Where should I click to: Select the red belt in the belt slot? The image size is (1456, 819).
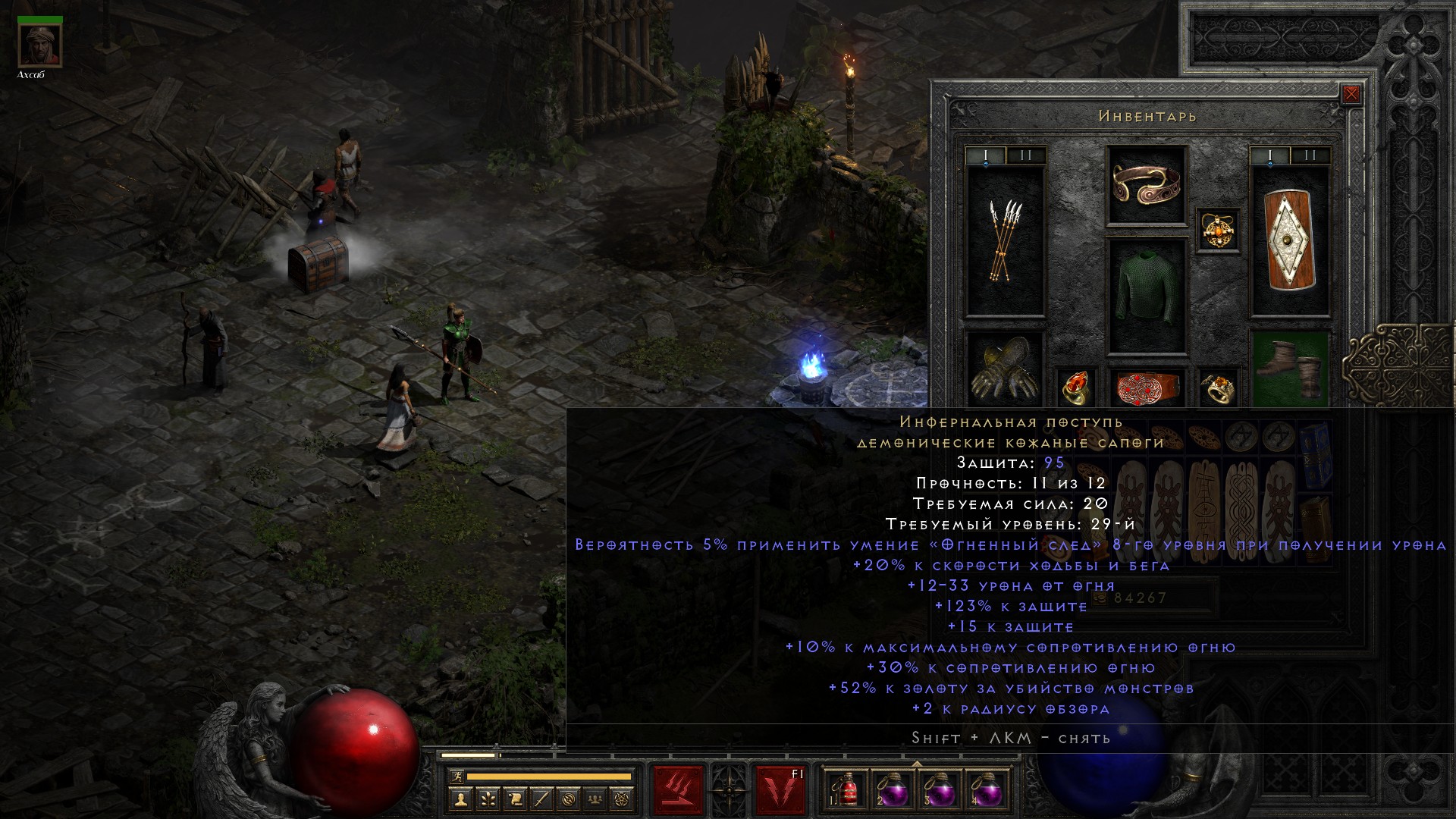click(1146, 386)
